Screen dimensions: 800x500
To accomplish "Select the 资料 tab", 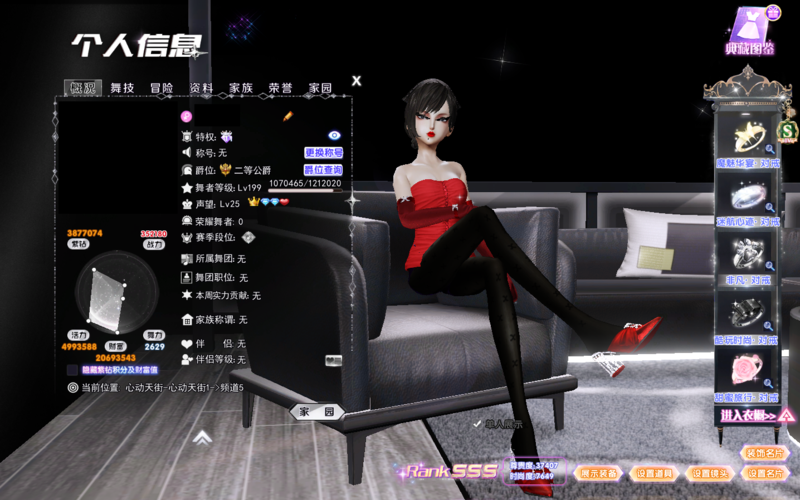I will pyautogui.click(x=201, y=88).
